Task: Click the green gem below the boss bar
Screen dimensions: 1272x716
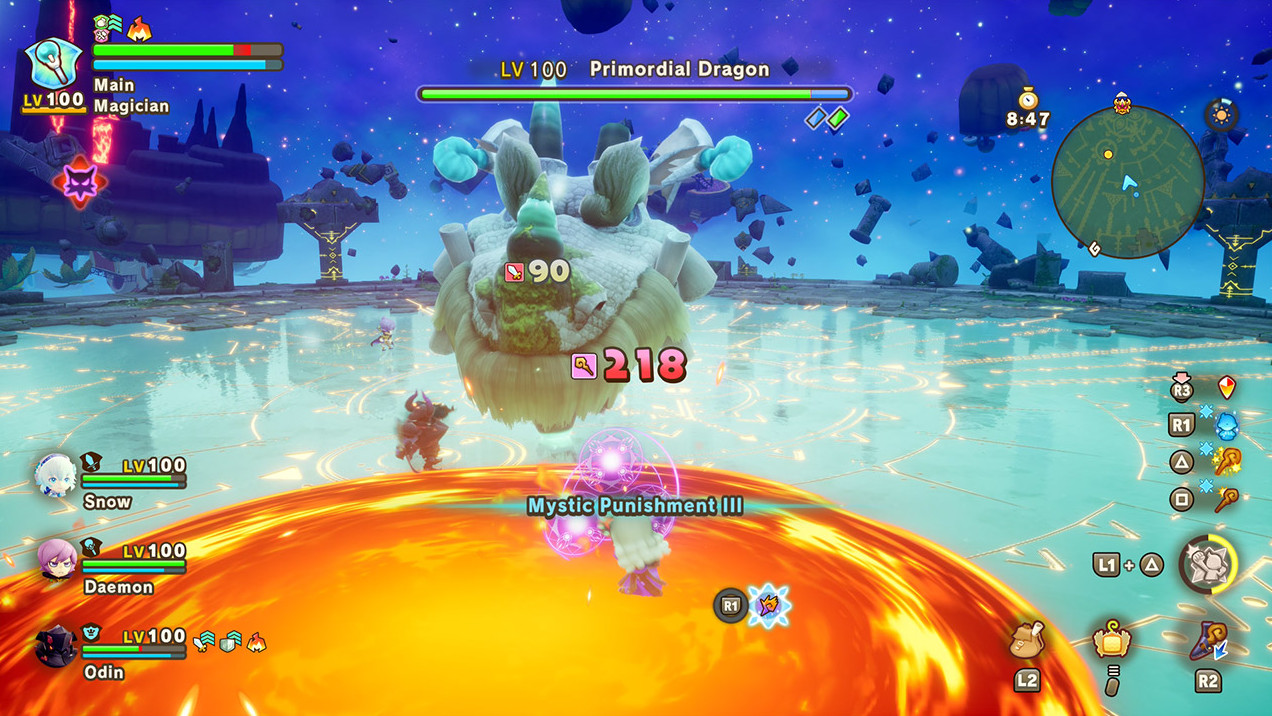Action: tap(838, 118)
